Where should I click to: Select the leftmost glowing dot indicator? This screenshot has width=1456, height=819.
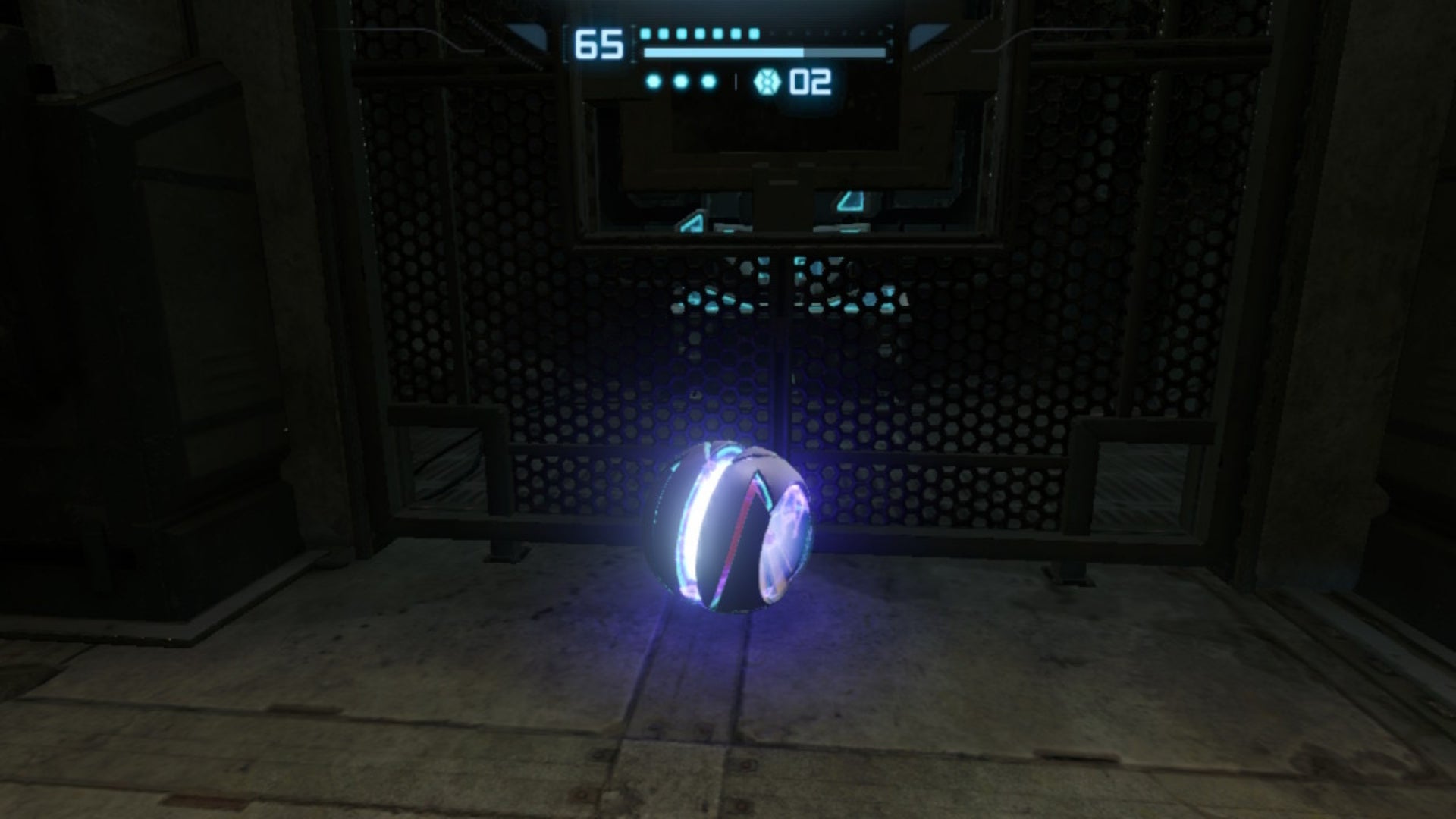coord(654,81)
